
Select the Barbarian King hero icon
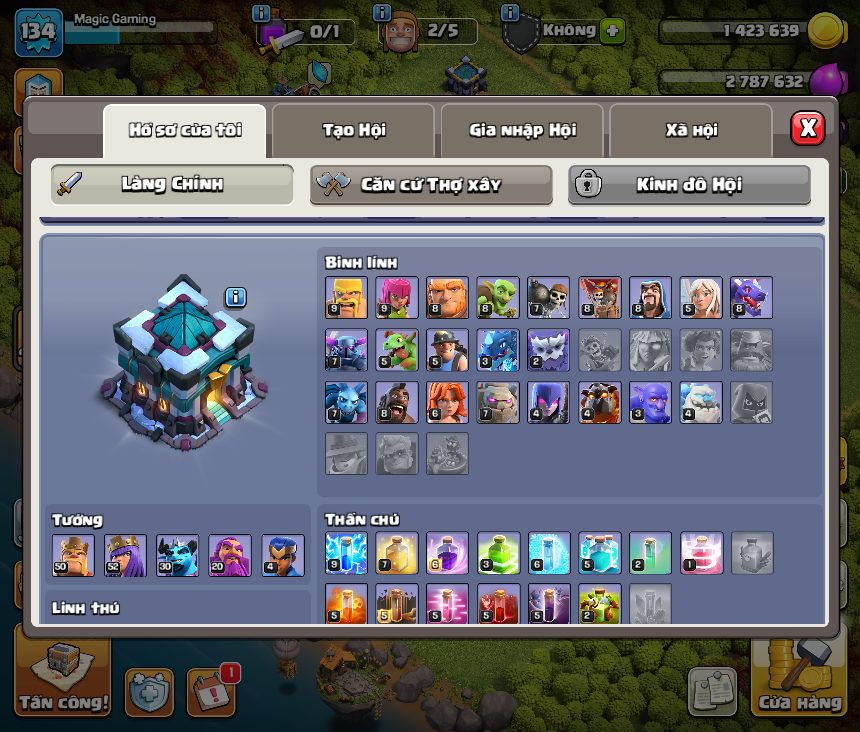73,556
